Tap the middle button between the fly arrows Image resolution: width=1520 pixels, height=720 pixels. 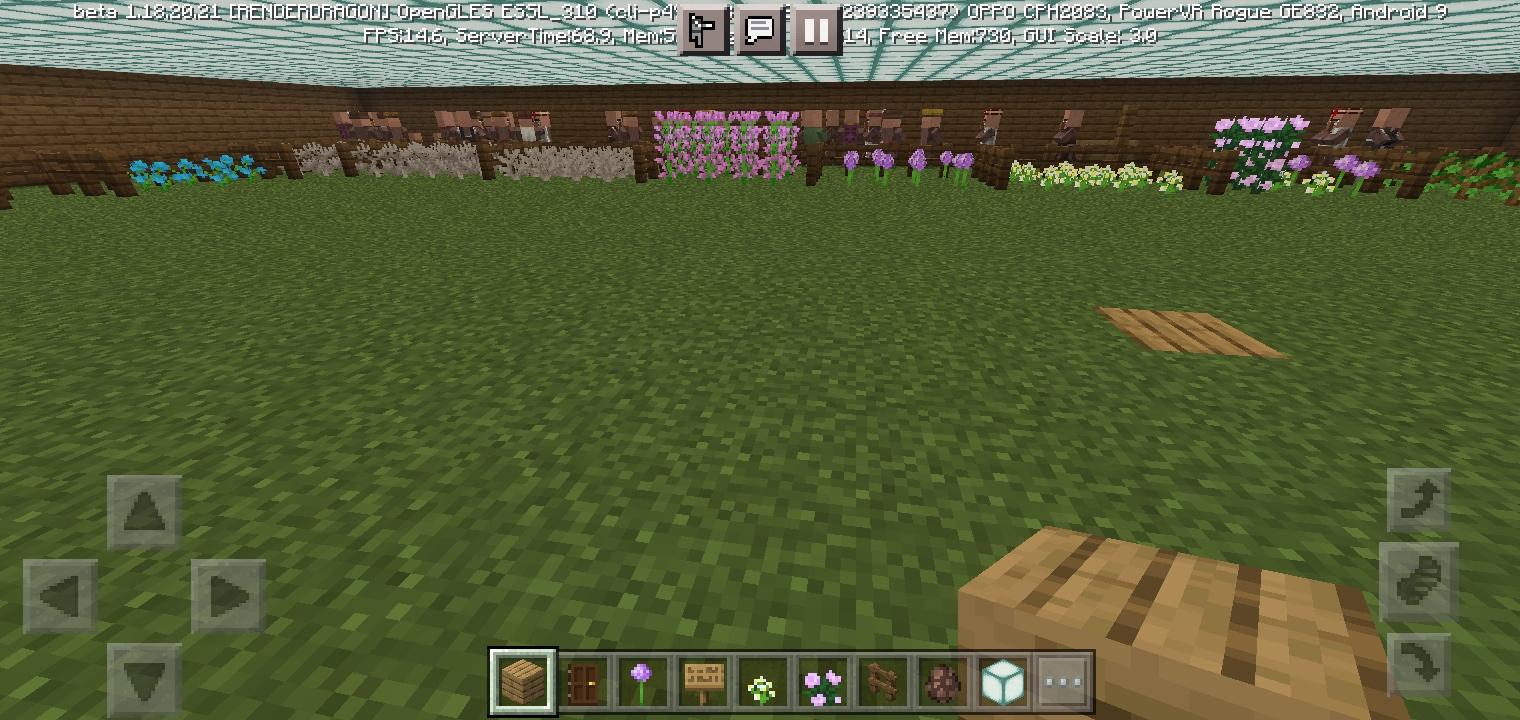pos(1419,582)
